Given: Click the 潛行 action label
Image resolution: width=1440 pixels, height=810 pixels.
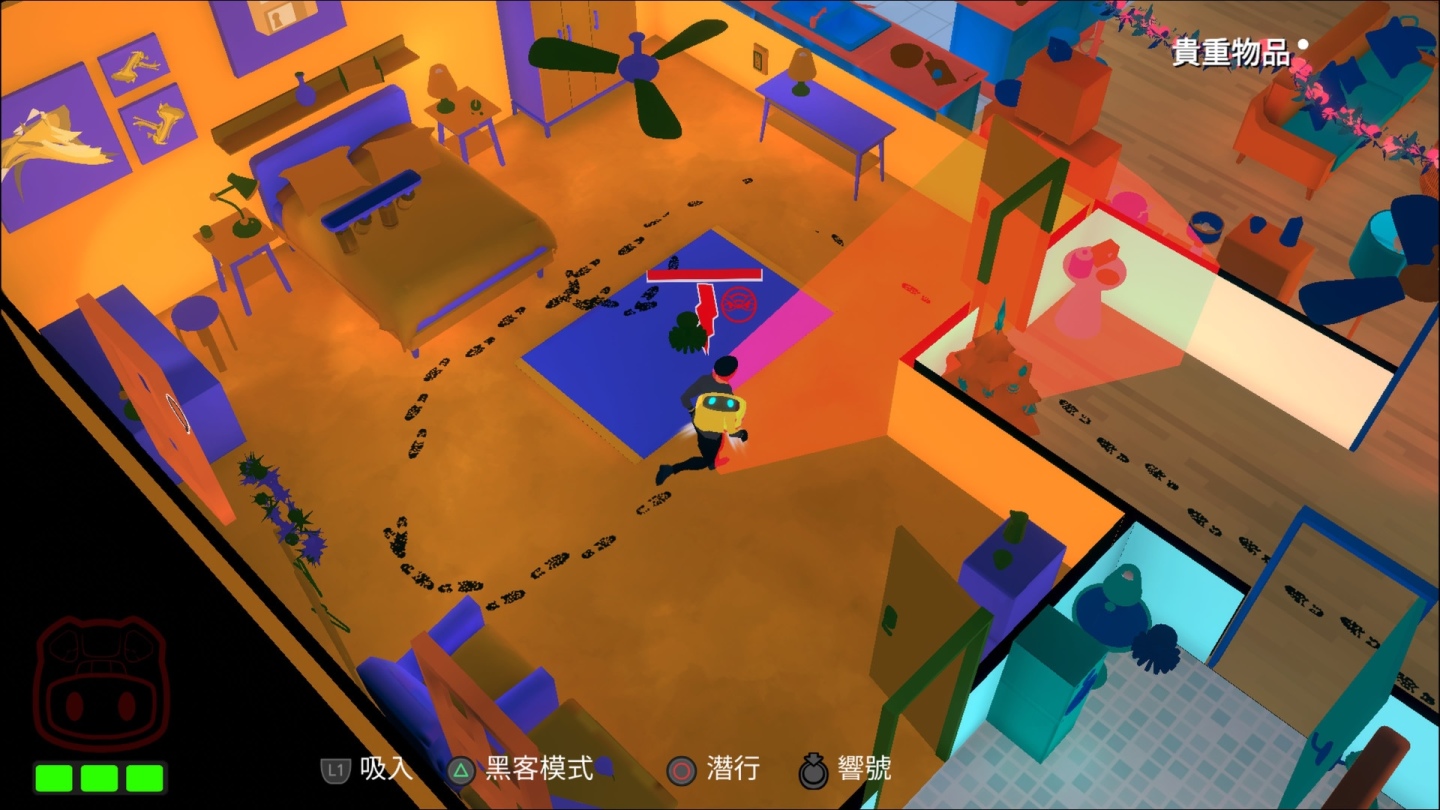Looking at the screenshot, I should [733, 770].
